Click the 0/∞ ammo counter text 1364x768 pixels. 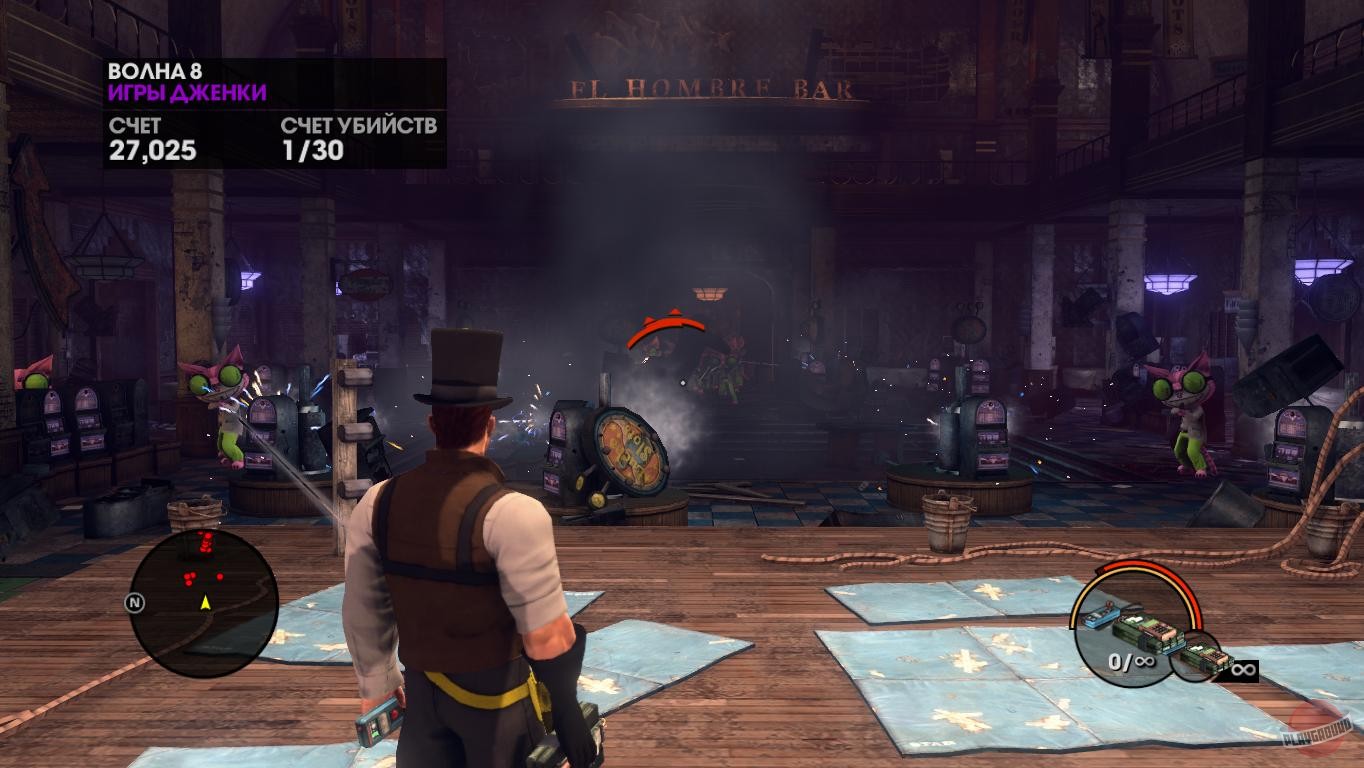pyautogui.click(x=1131, y=660)
